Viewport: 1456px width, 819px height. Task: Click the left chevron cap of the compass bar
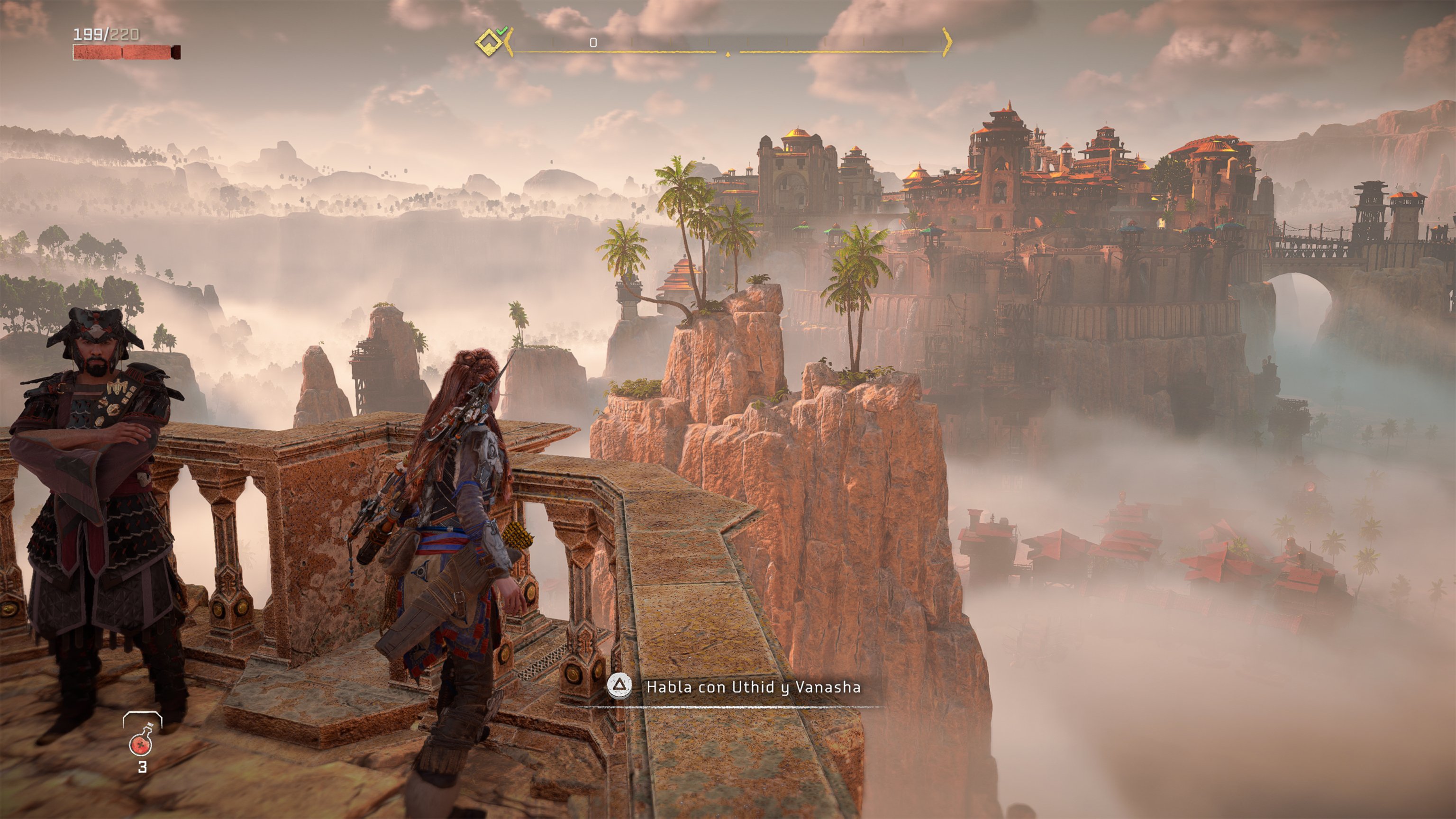tap(509, 42)
